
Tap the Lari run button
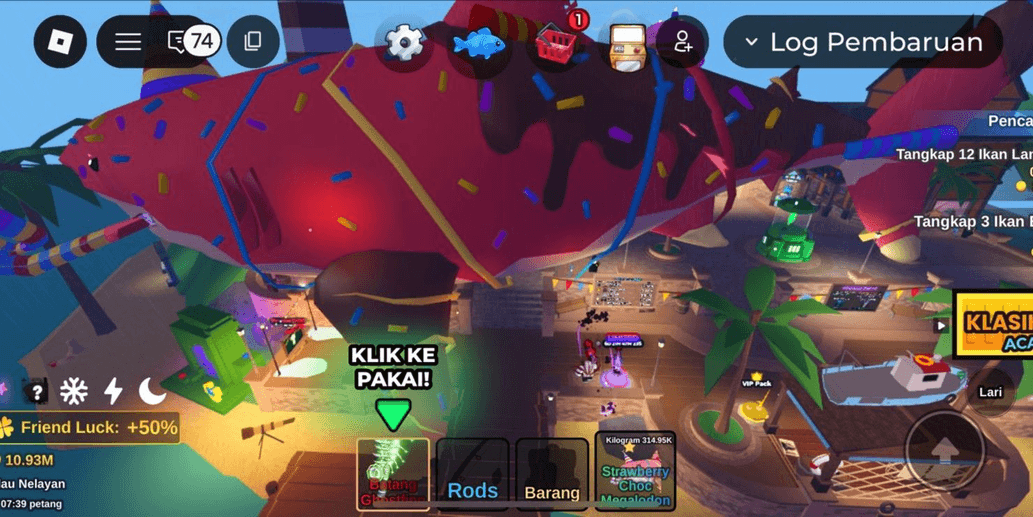tap(990, 392)
